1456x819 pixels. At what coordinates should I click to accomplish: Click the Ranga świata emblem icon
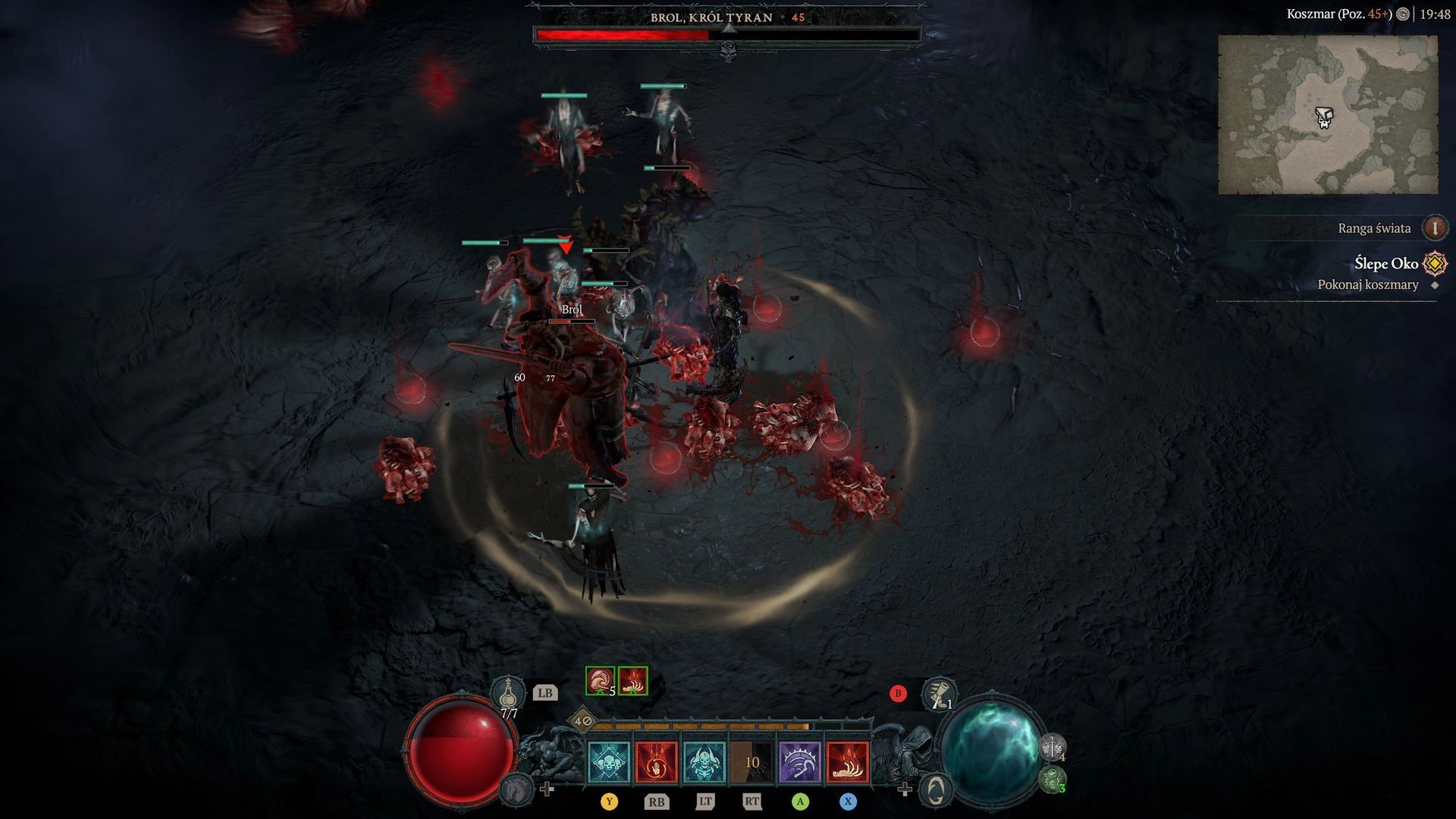(x=1436, y=227)
